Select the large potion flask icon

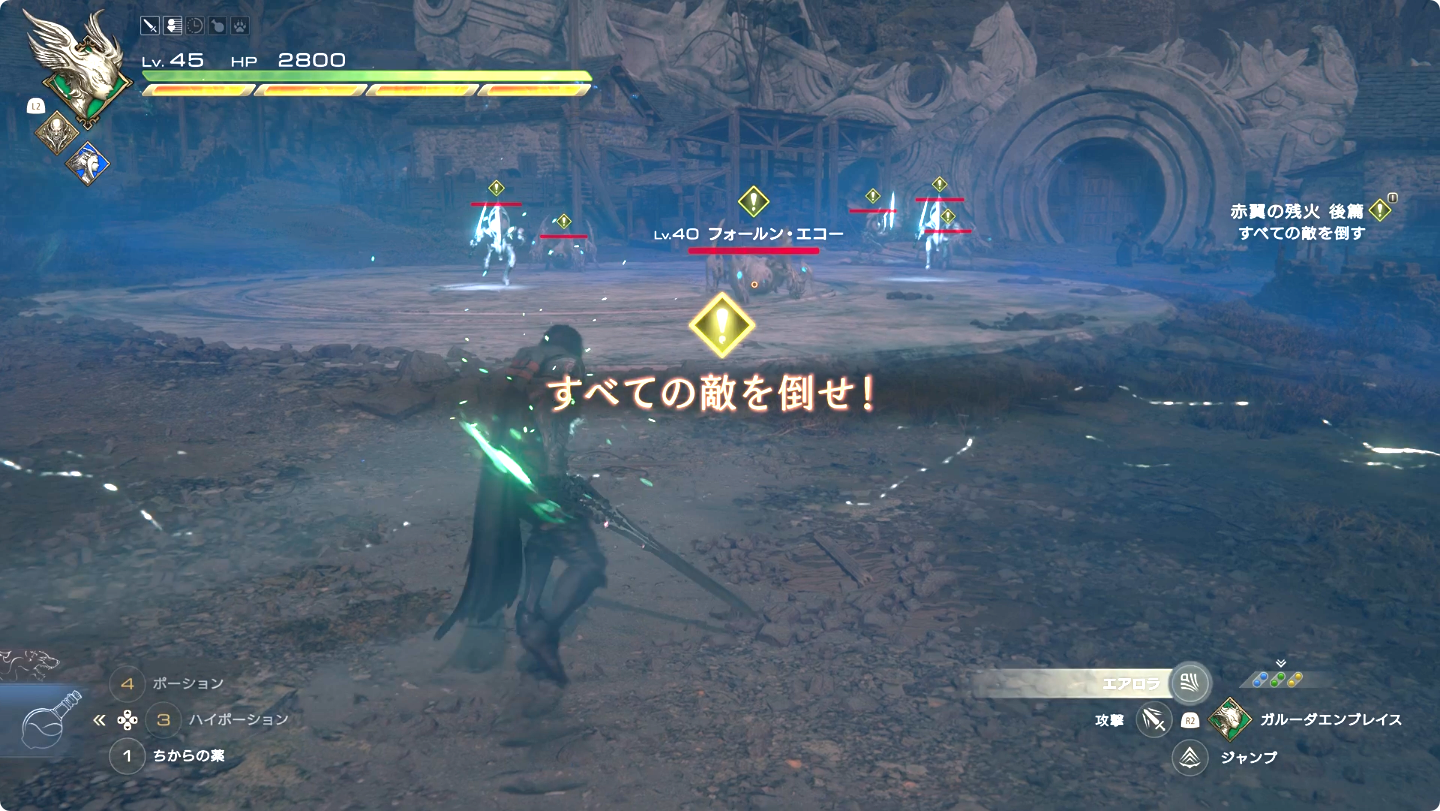pyautogui.click(x=50, y=720)
